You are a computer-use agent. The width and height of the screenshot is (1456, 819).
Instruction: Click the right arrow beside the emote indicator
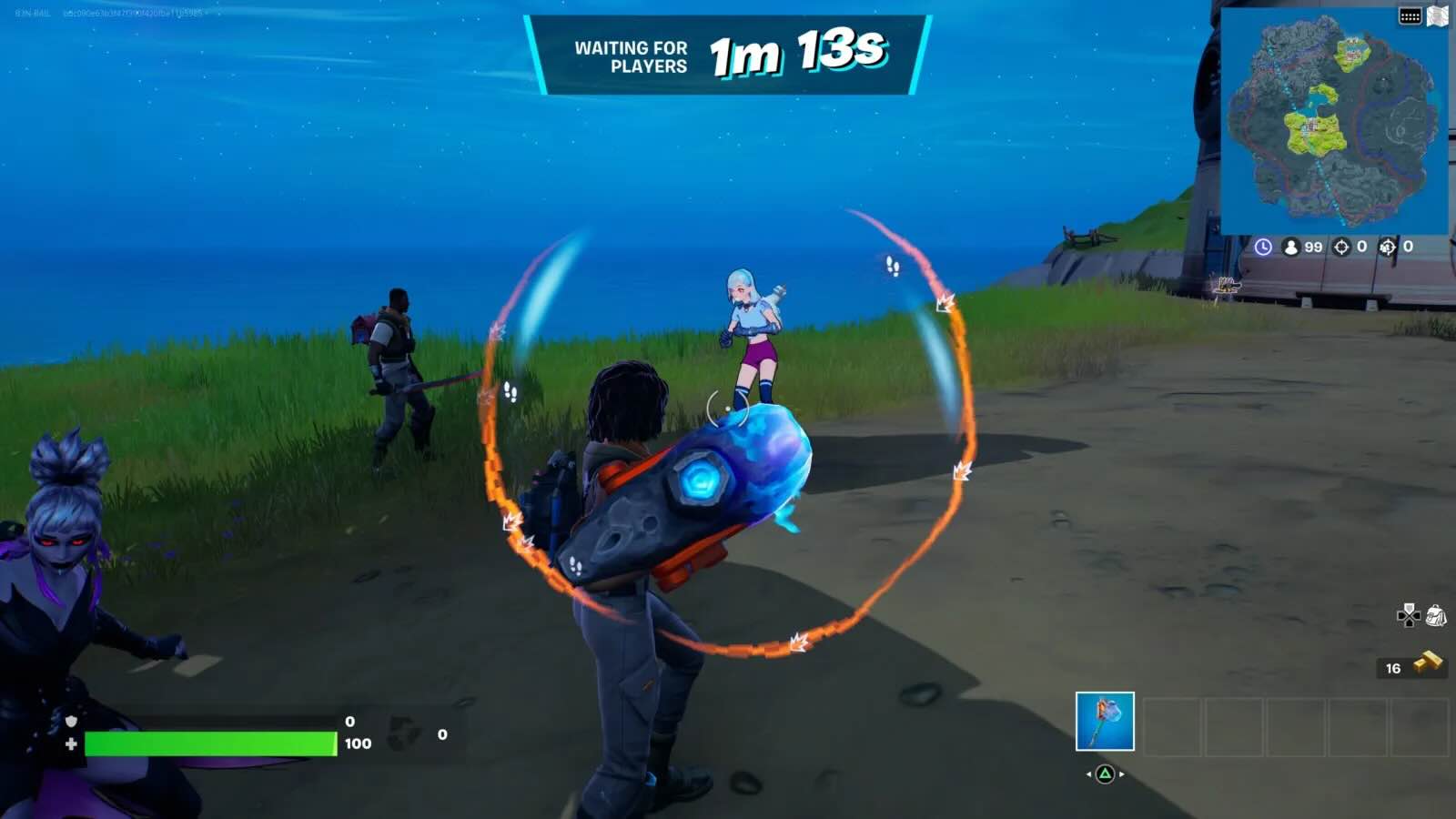point(1122,773)
